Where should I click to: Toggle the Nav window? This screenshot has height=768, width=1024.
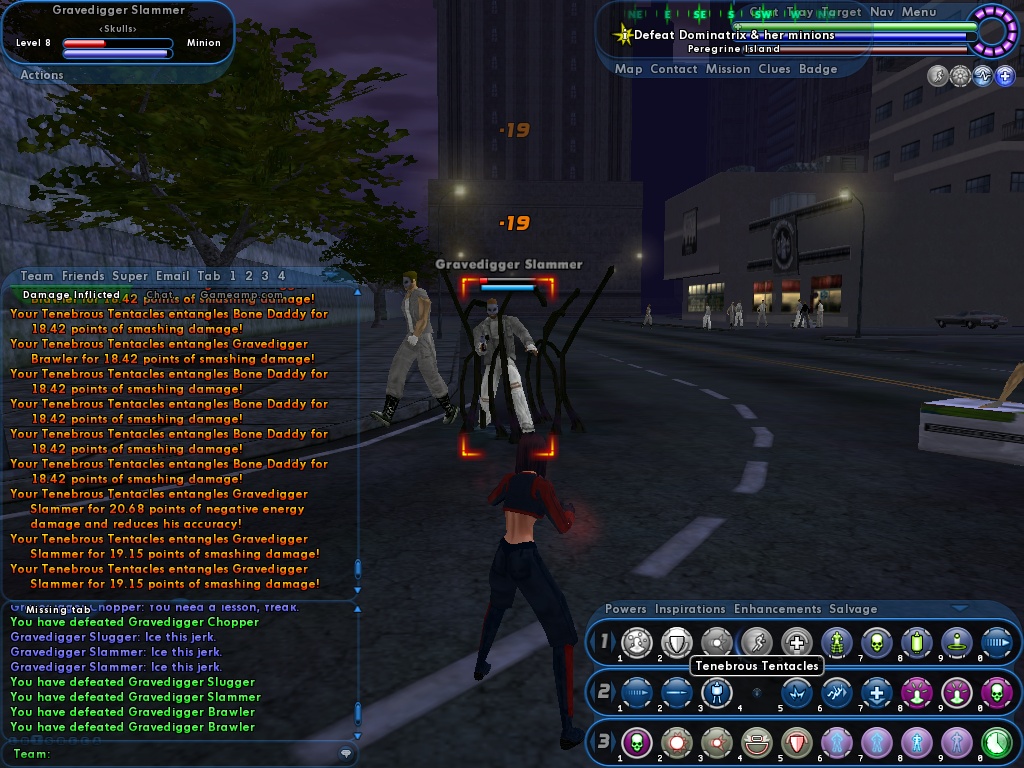point(881,12)
